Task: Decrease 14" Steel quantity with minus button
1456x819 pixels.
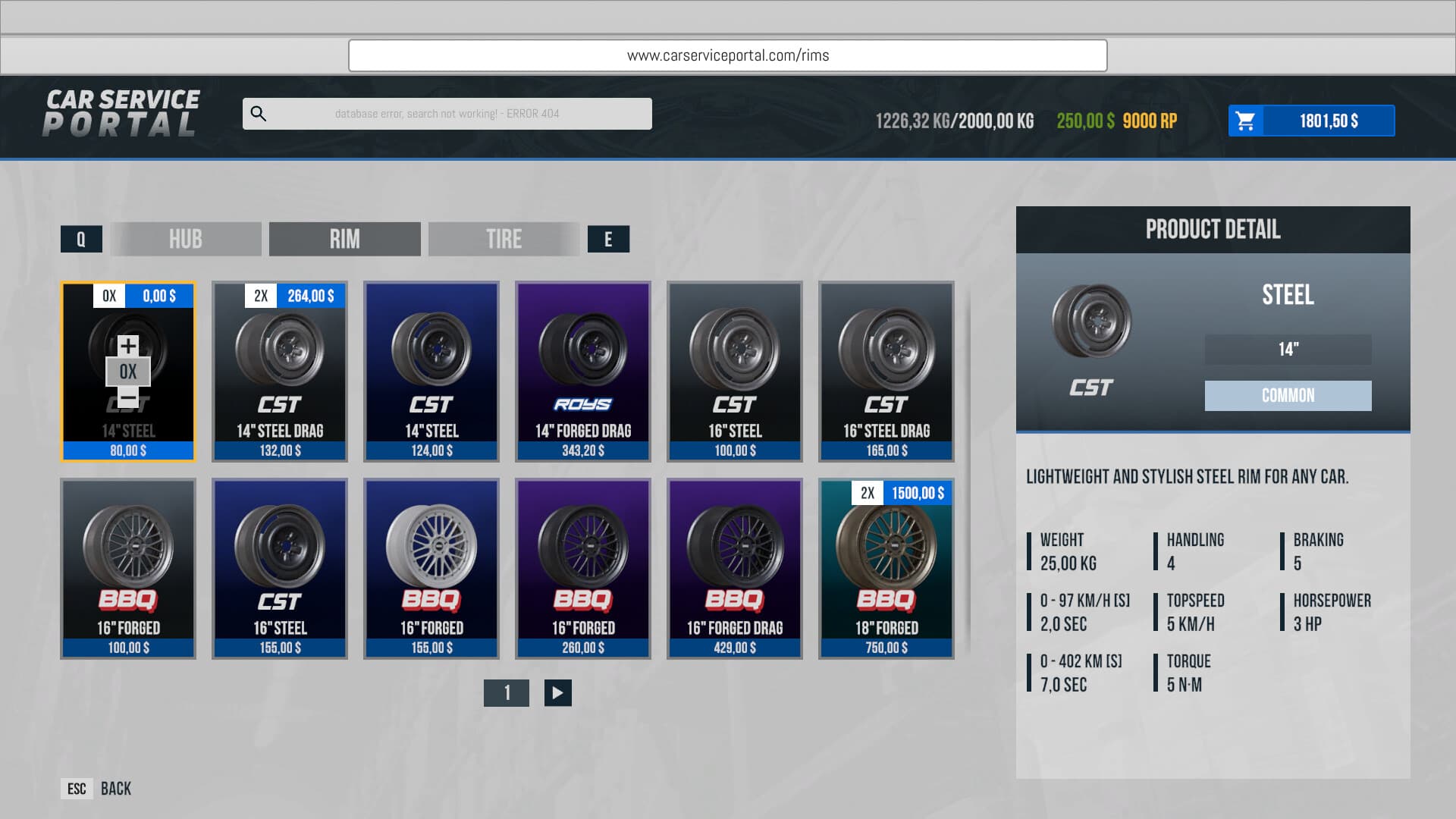Action: coord(127,397)
